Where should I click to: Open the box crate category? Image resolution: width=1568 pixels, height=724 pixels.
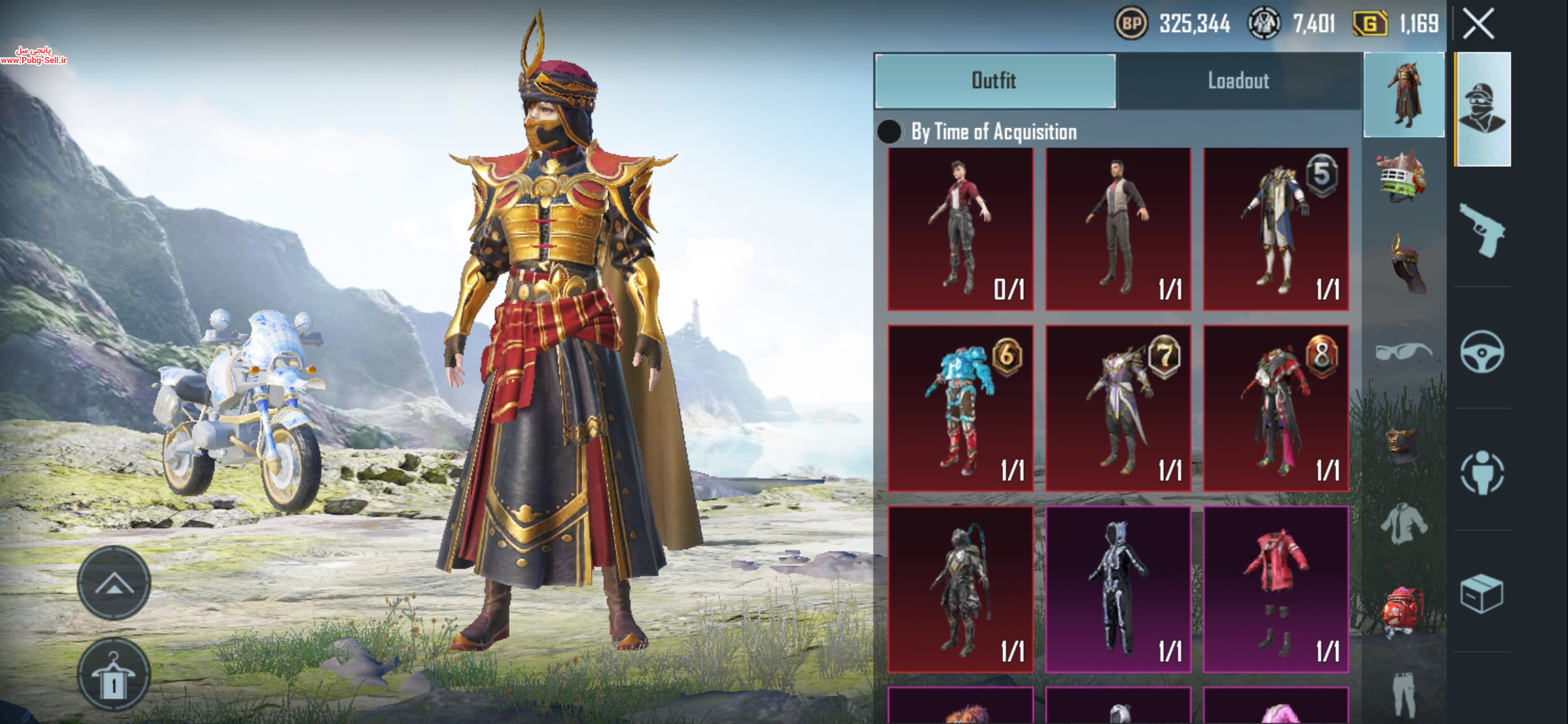tap(1482, 593)
